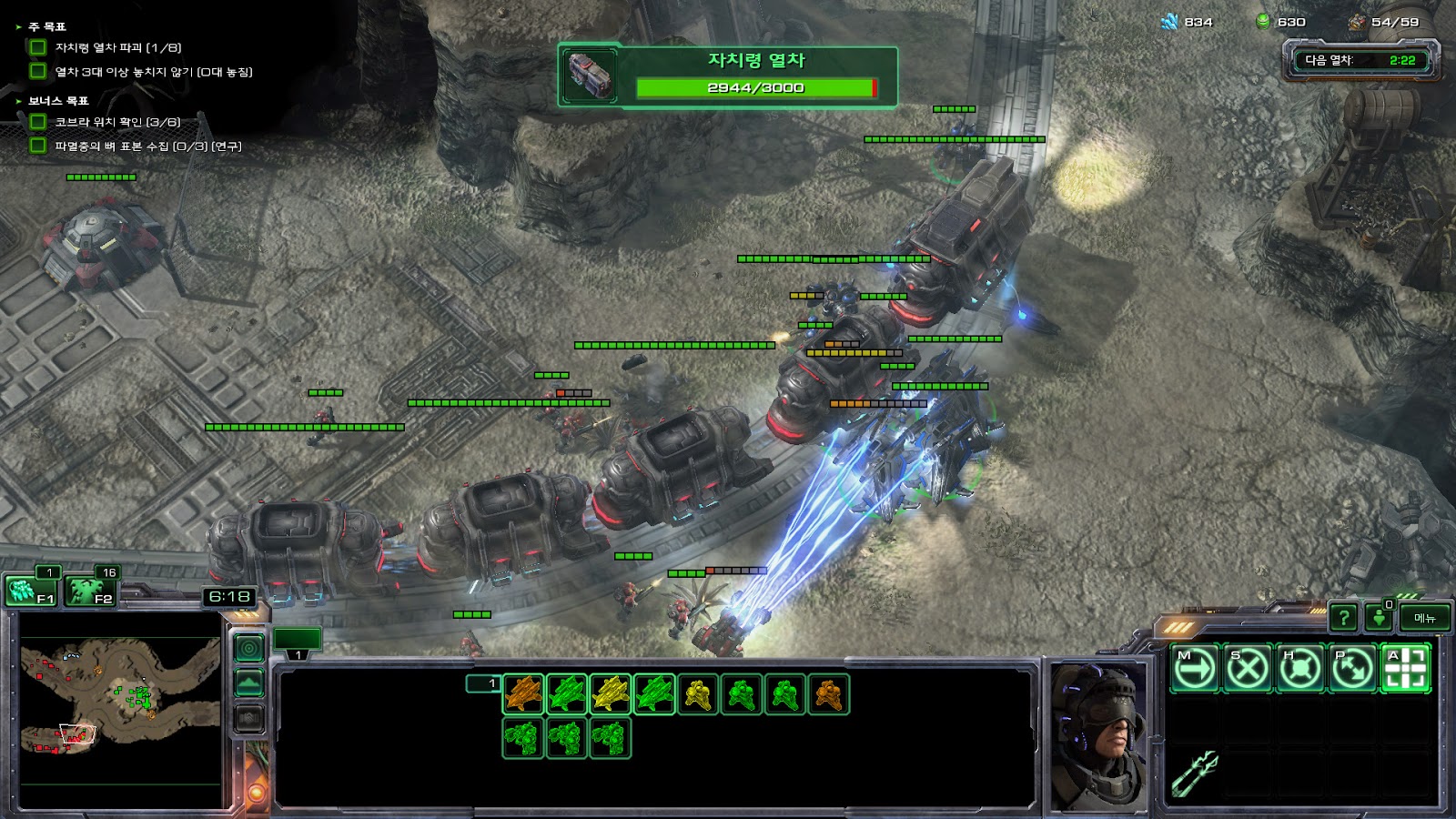
Task: Select all army units with F2 button
Action: [x=91, y=591]
